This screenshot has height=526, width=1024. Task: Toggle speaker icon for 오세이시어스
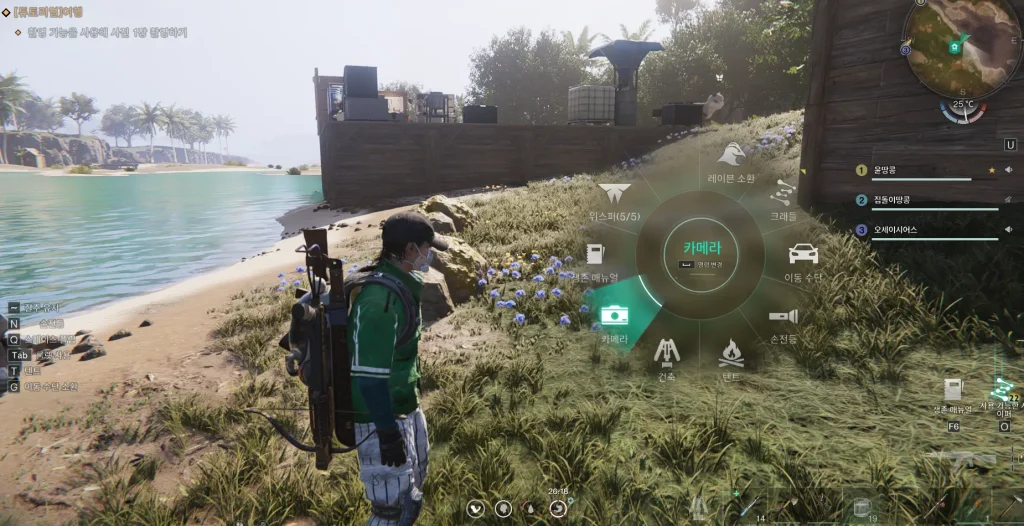click(x=1006, y=230)
